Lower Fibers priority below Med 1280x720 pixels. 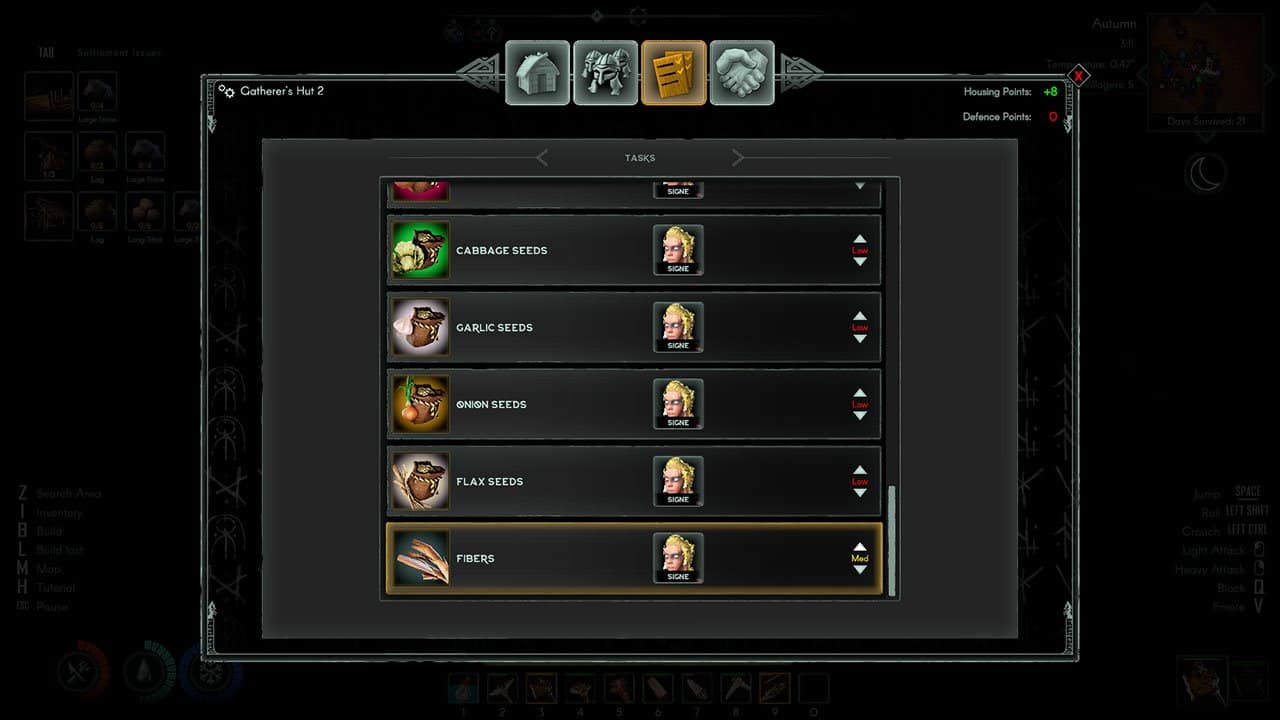point(860,570)
